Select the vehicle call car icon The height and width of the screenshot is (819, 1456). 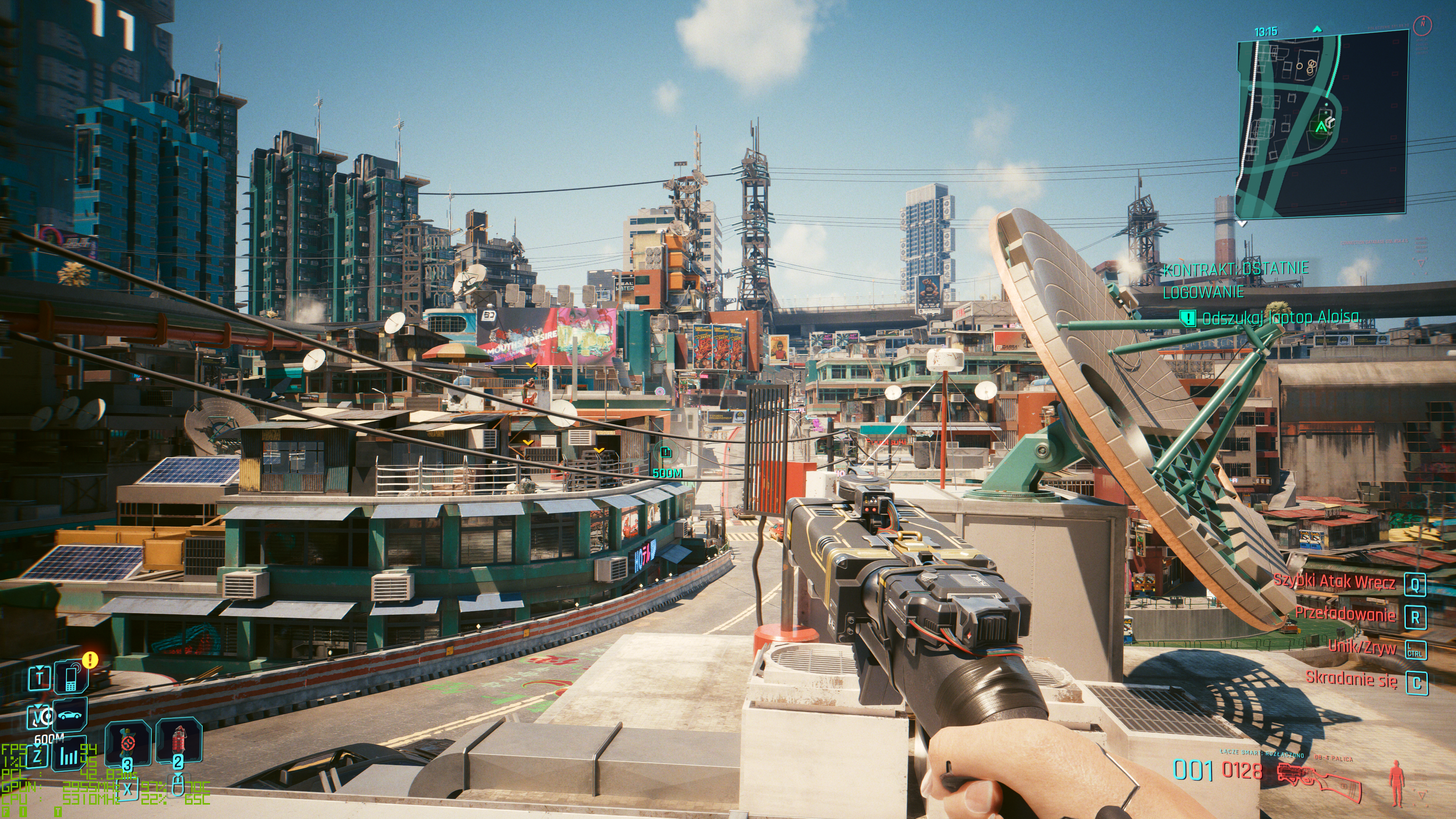point(71,715)
